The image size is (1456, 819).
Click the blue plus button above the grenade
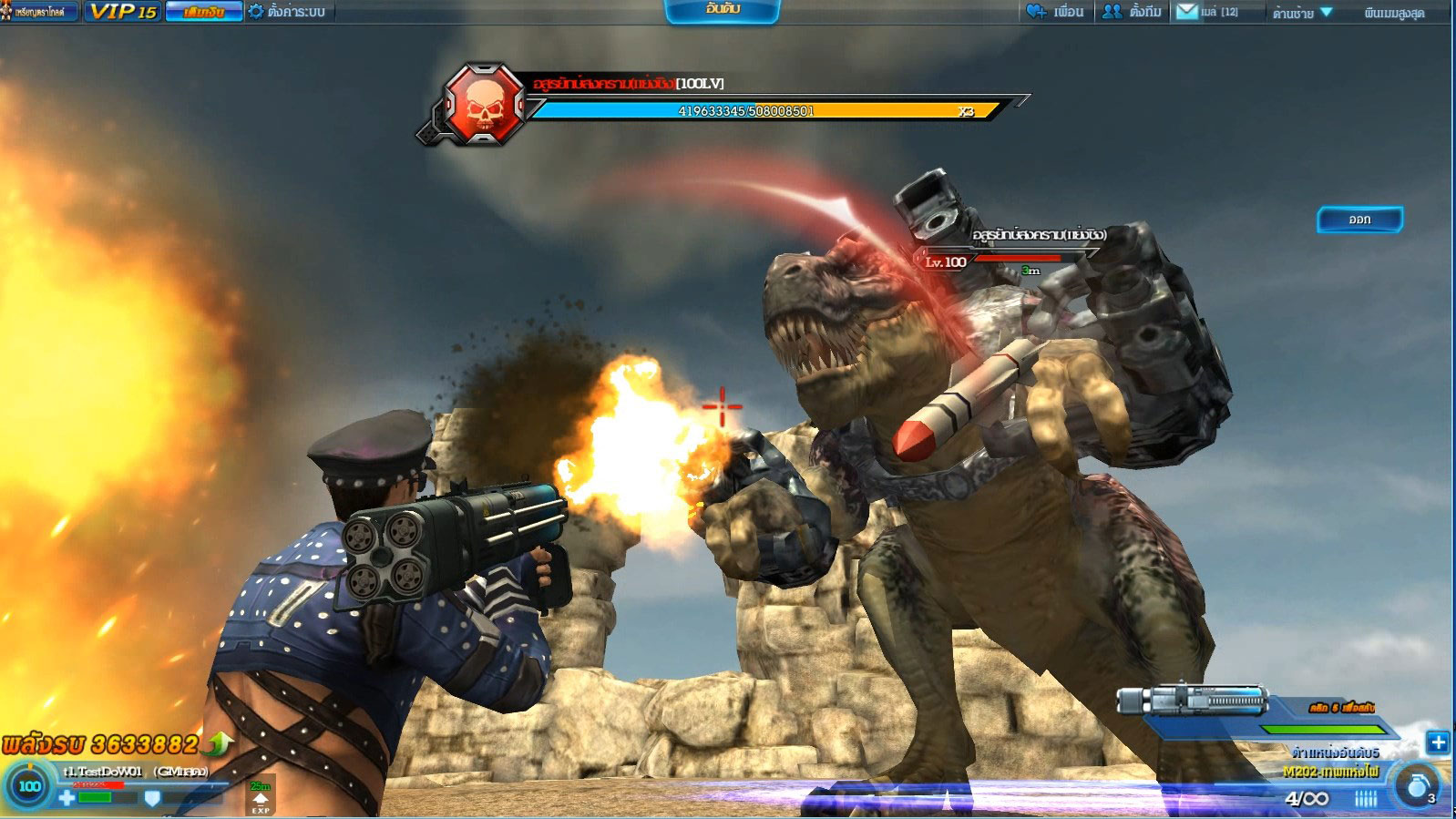click(1438, 742)
